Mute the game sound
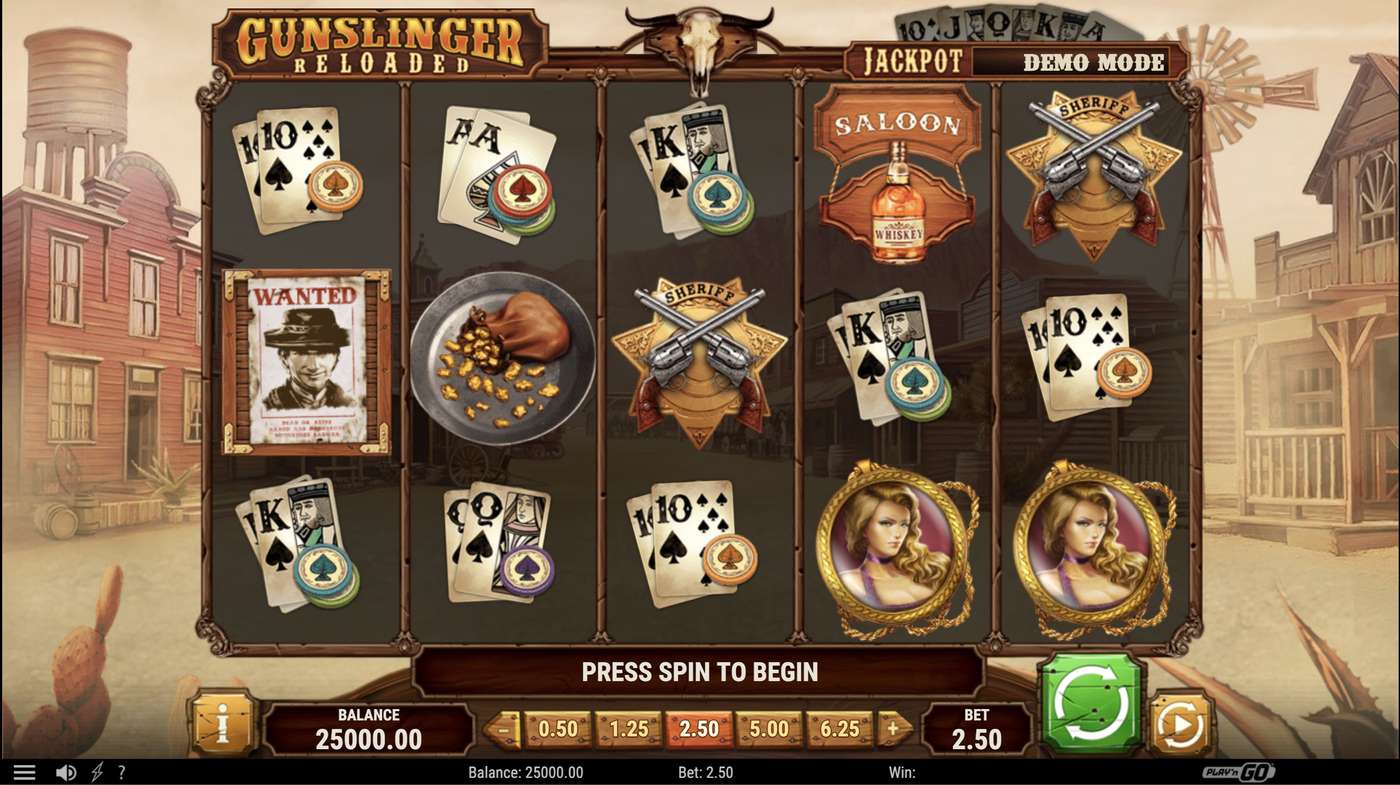Image resolution: width=1400 pixels, height=785 pixels. [x=66, y=771]
